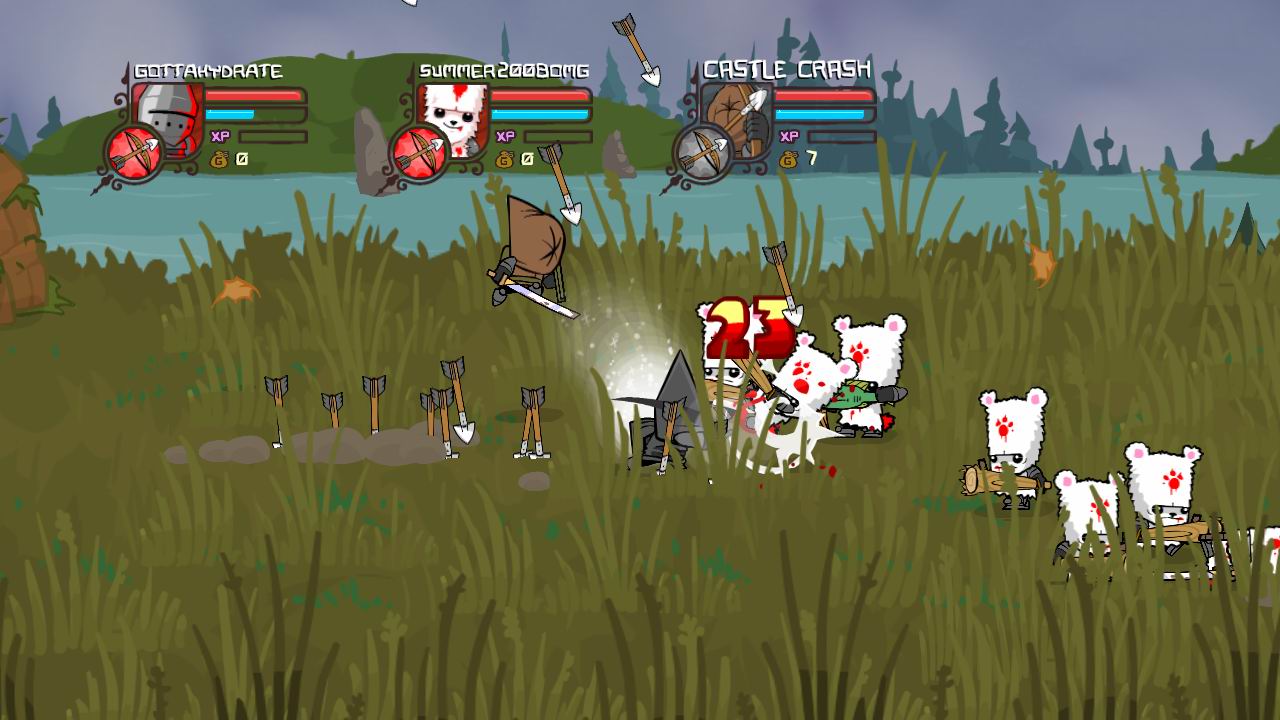Image resolution: width=1280 pixels, height=720 pixels.
Task: Choose SUMMER200BOMG's red bow item icon
Action: (x=419, y=153)
